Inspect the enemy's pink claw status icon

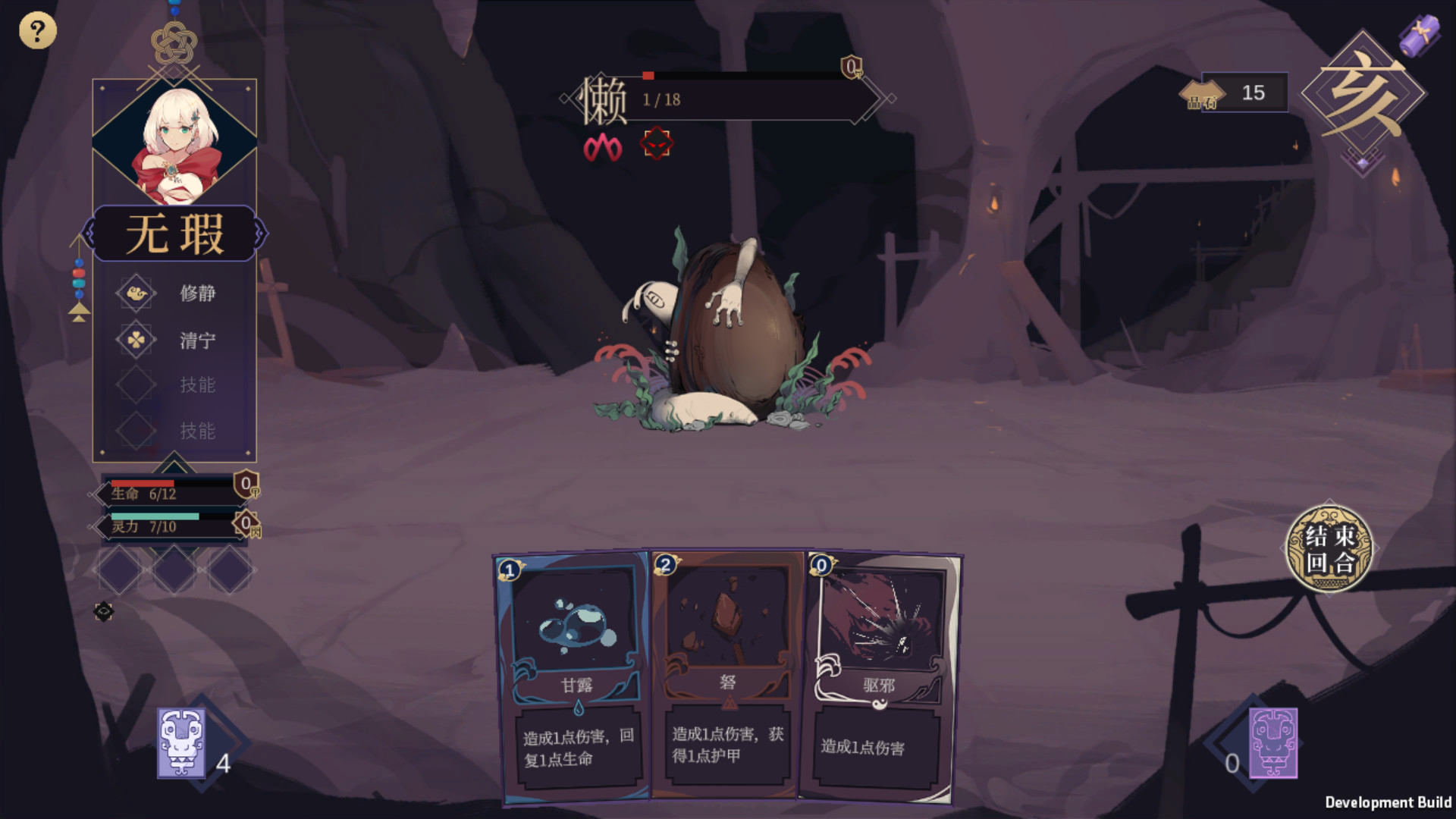coord(603,147)
